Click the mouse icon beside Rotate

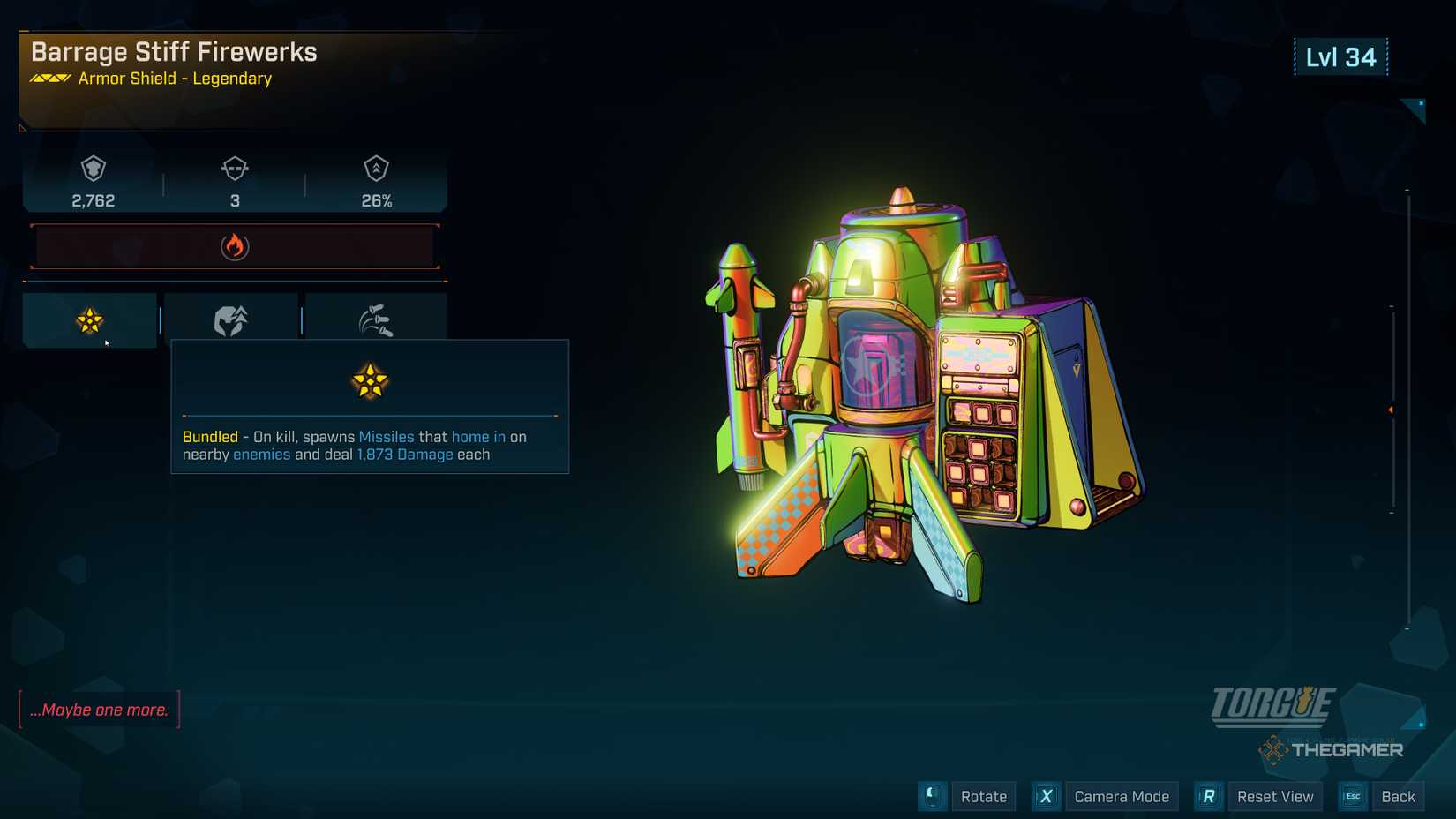933,796
